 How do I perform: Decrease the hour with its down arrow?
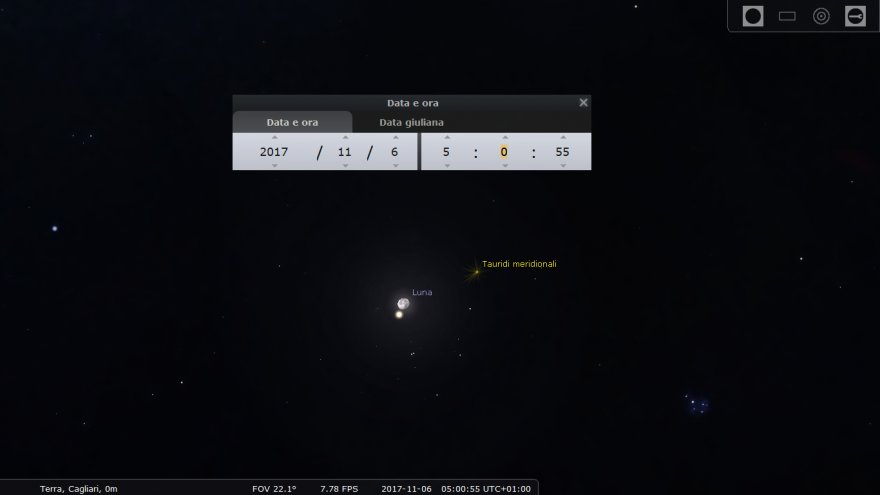[x=446, y=166]
